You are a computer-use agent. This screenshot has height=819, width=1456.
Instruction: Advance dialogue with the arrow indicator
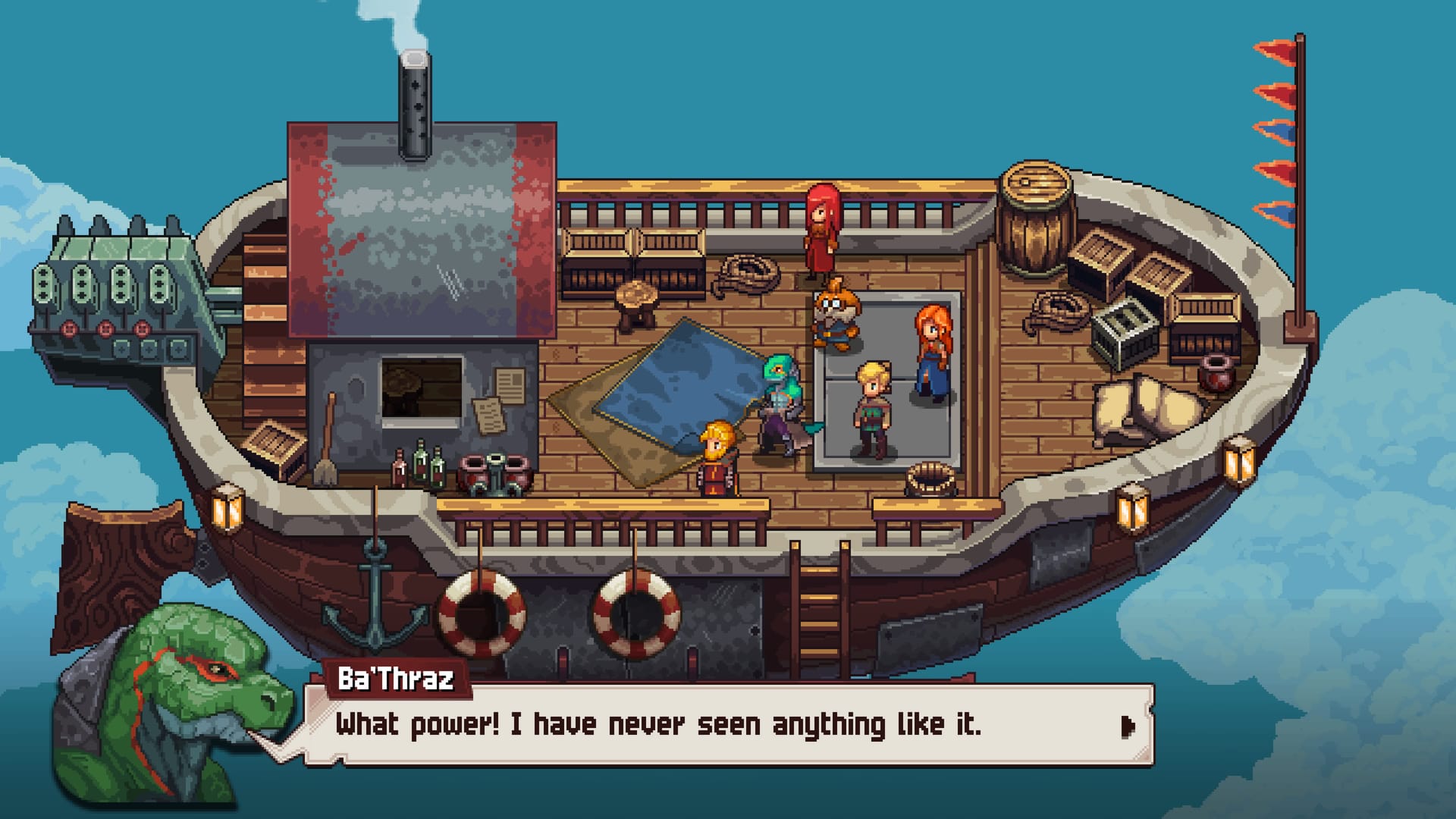1127,726
